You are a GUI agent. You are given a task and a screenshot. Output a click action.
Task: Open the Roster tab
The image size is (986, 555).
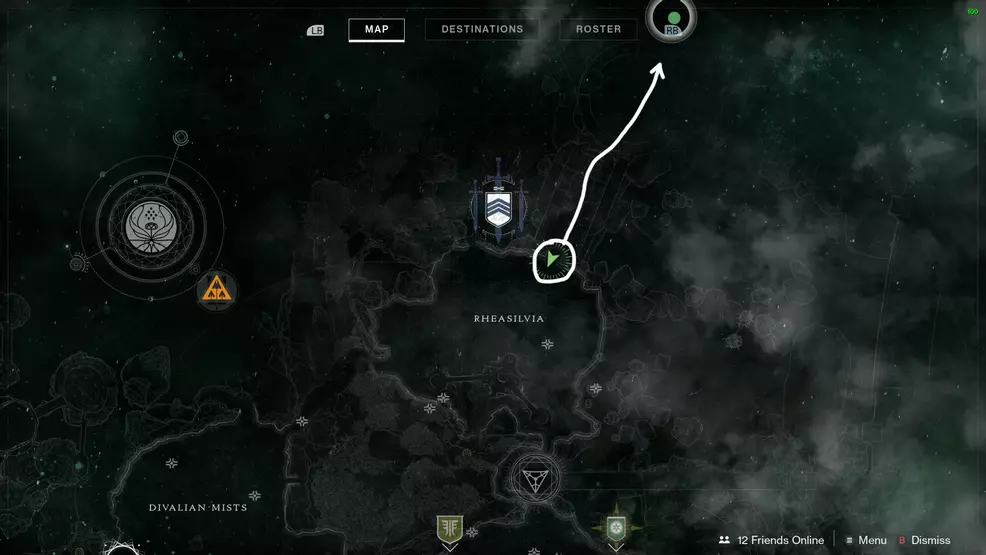pos(598,29)
